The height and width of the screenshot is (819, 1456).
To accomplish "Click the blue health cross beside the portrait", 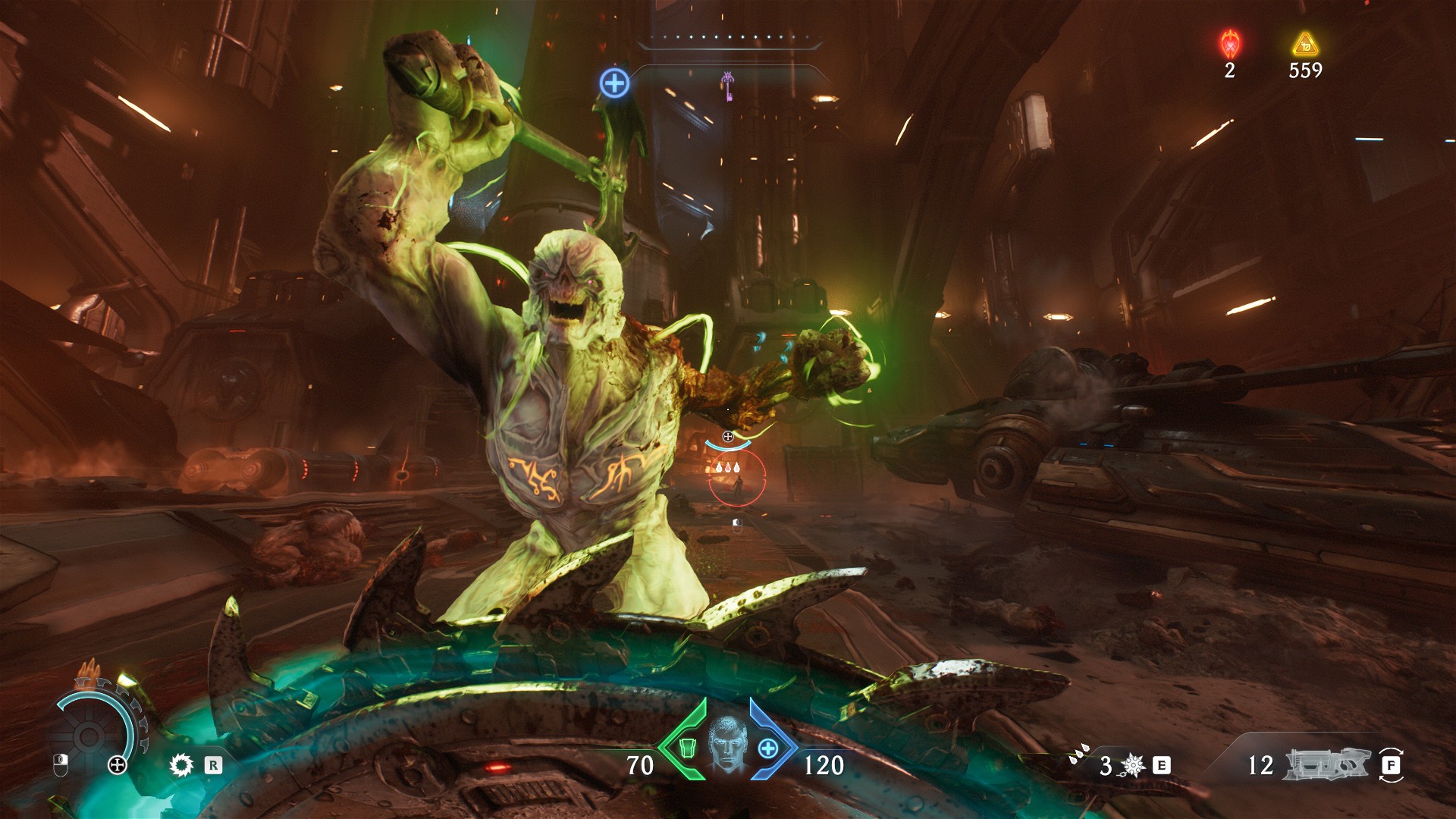I will pyautogui.click(x=768, y=748).
